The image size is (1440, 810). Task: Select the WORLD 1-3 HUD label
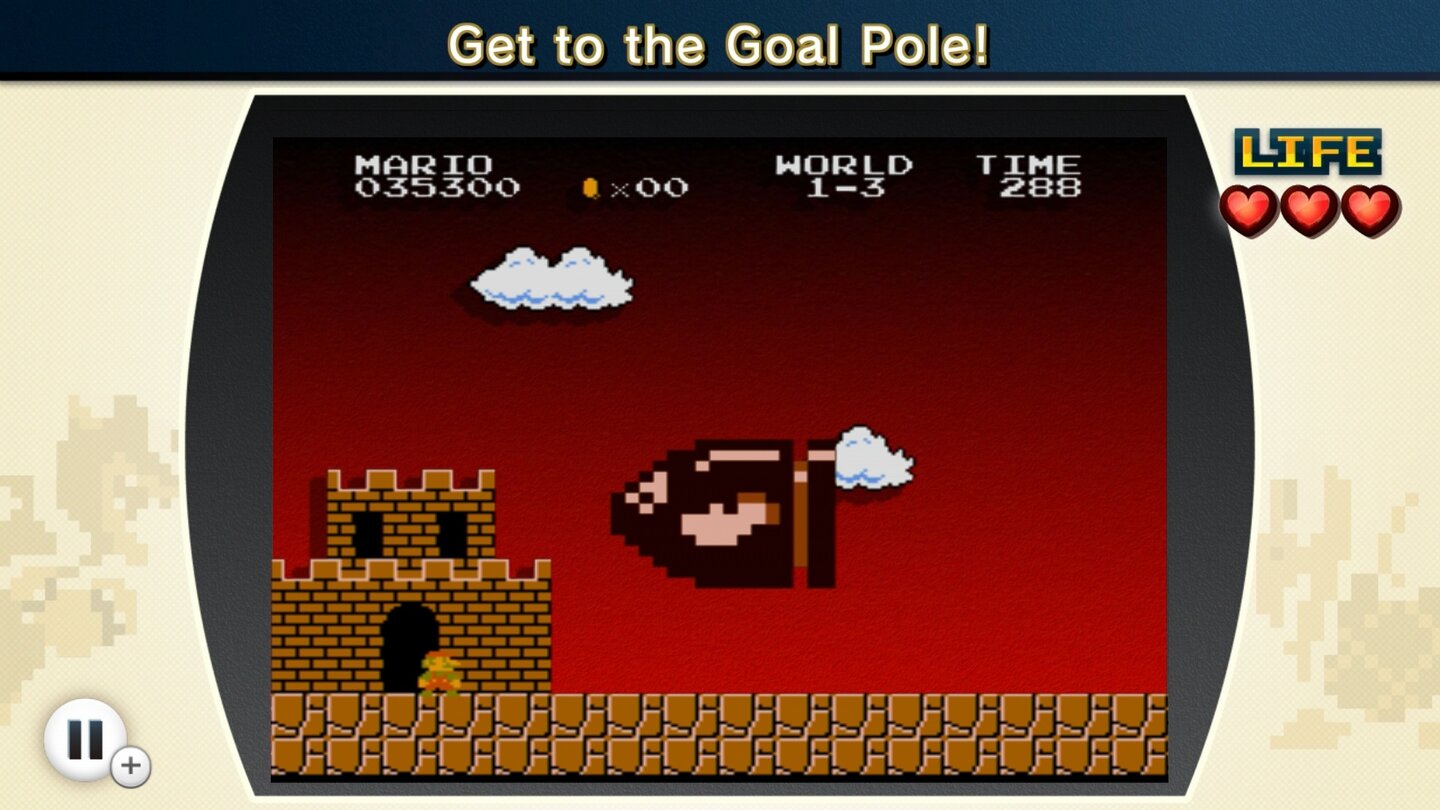(x=845, y=175)
